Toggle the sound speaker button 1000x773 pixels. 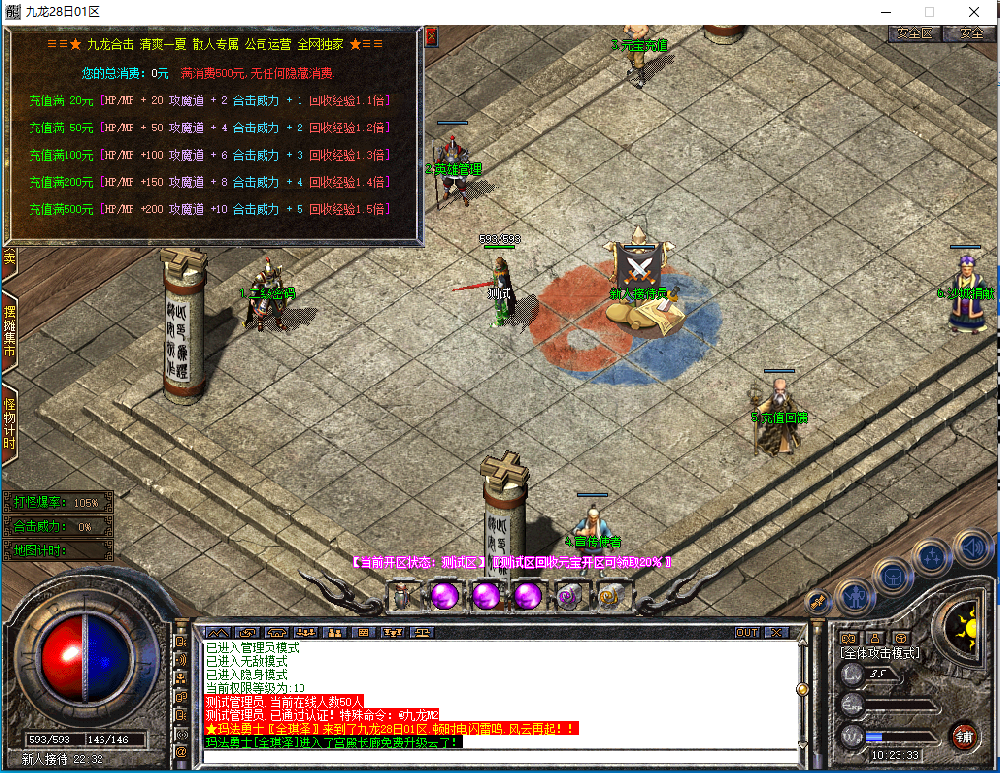pos(971,546)
